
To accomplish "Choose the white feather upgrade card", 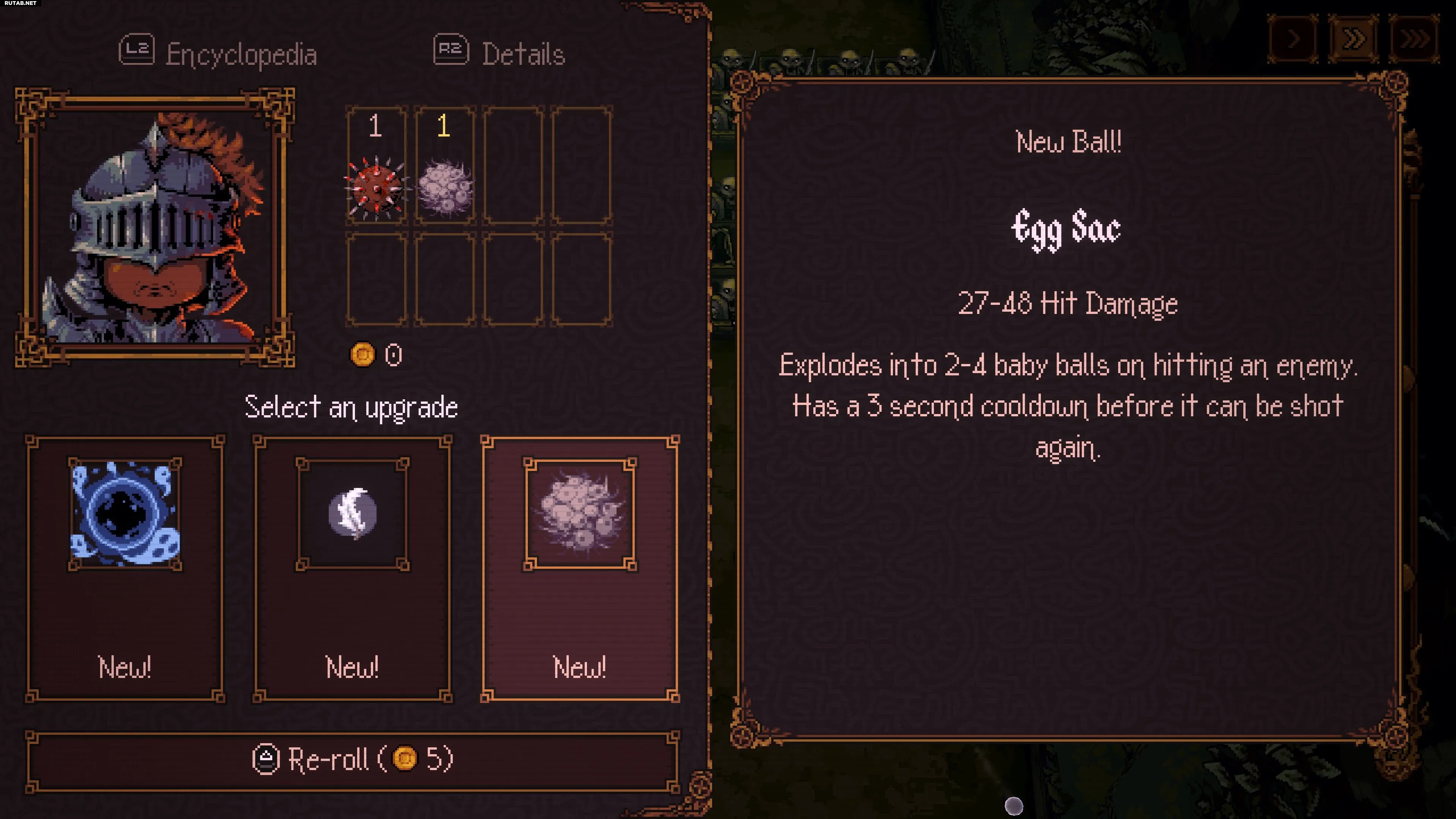I will click(352, 568).
